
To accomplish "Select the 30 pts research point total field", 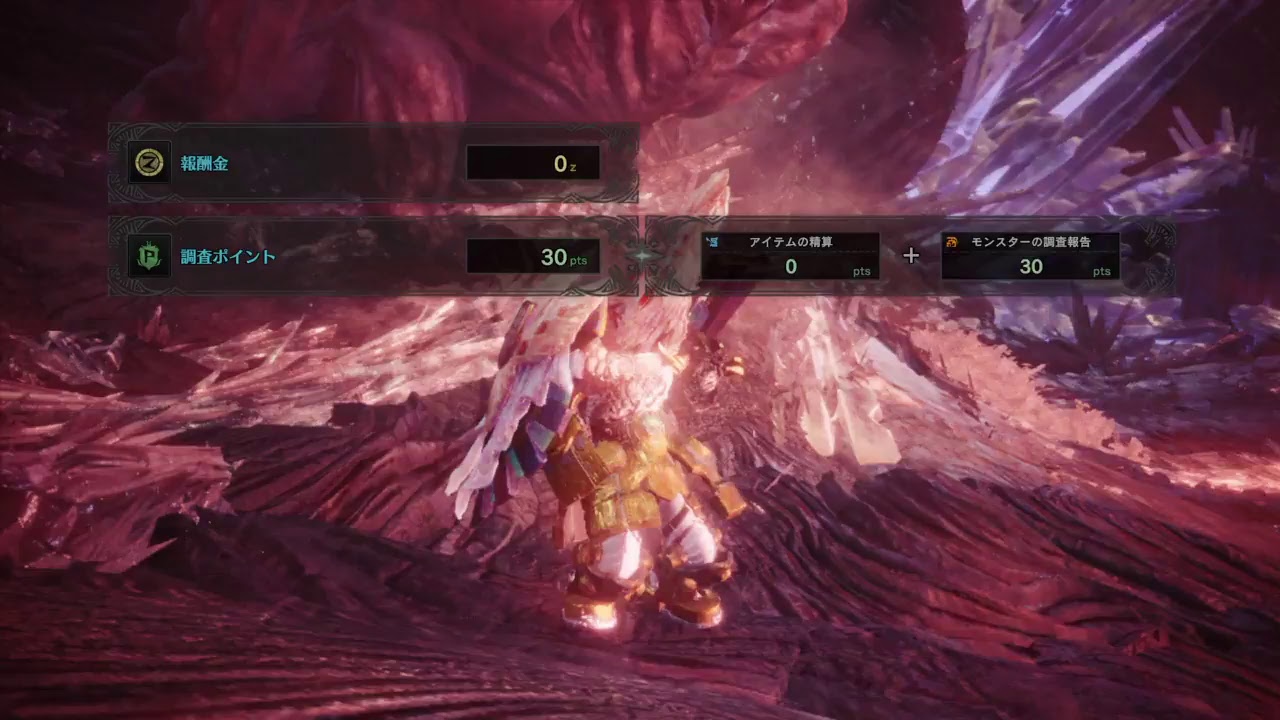I will [x=533, y=256].
